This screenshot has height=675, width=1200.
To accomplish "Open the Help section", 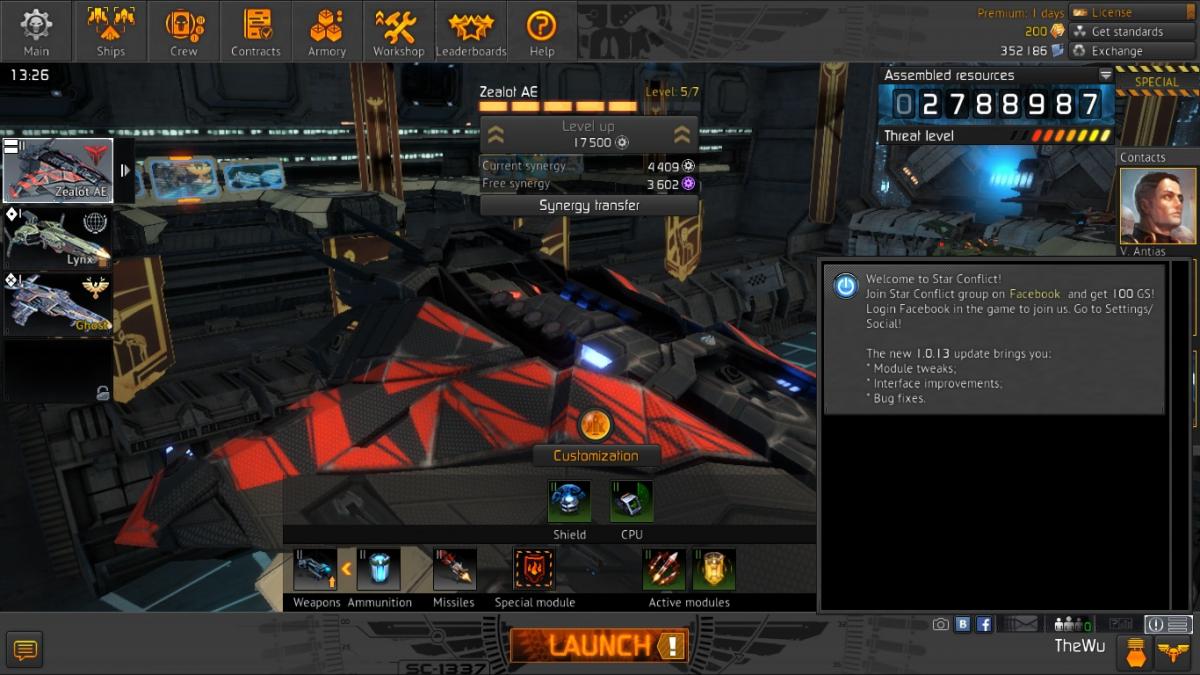I will (x=541, y=32).
